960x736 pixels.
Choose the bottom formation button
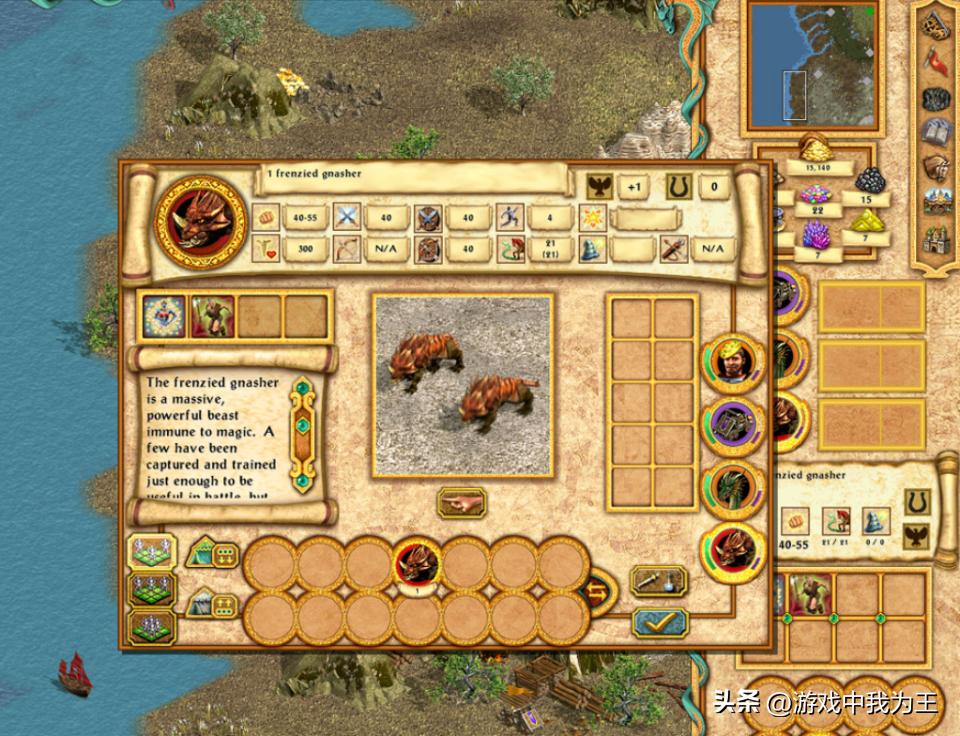point(152,627)
